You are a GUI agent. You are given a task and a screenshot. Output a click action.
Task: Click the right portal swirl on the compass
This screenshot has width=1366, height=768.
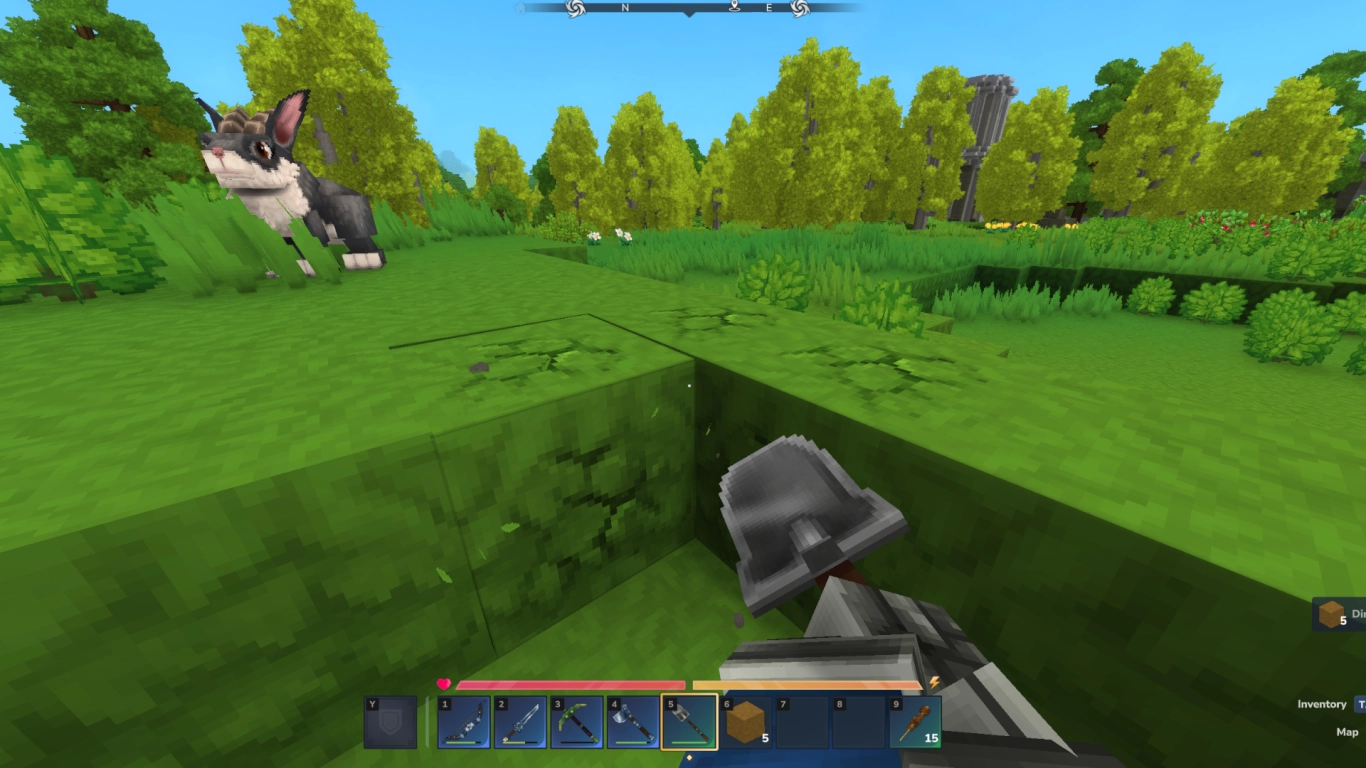coord(801,9)
